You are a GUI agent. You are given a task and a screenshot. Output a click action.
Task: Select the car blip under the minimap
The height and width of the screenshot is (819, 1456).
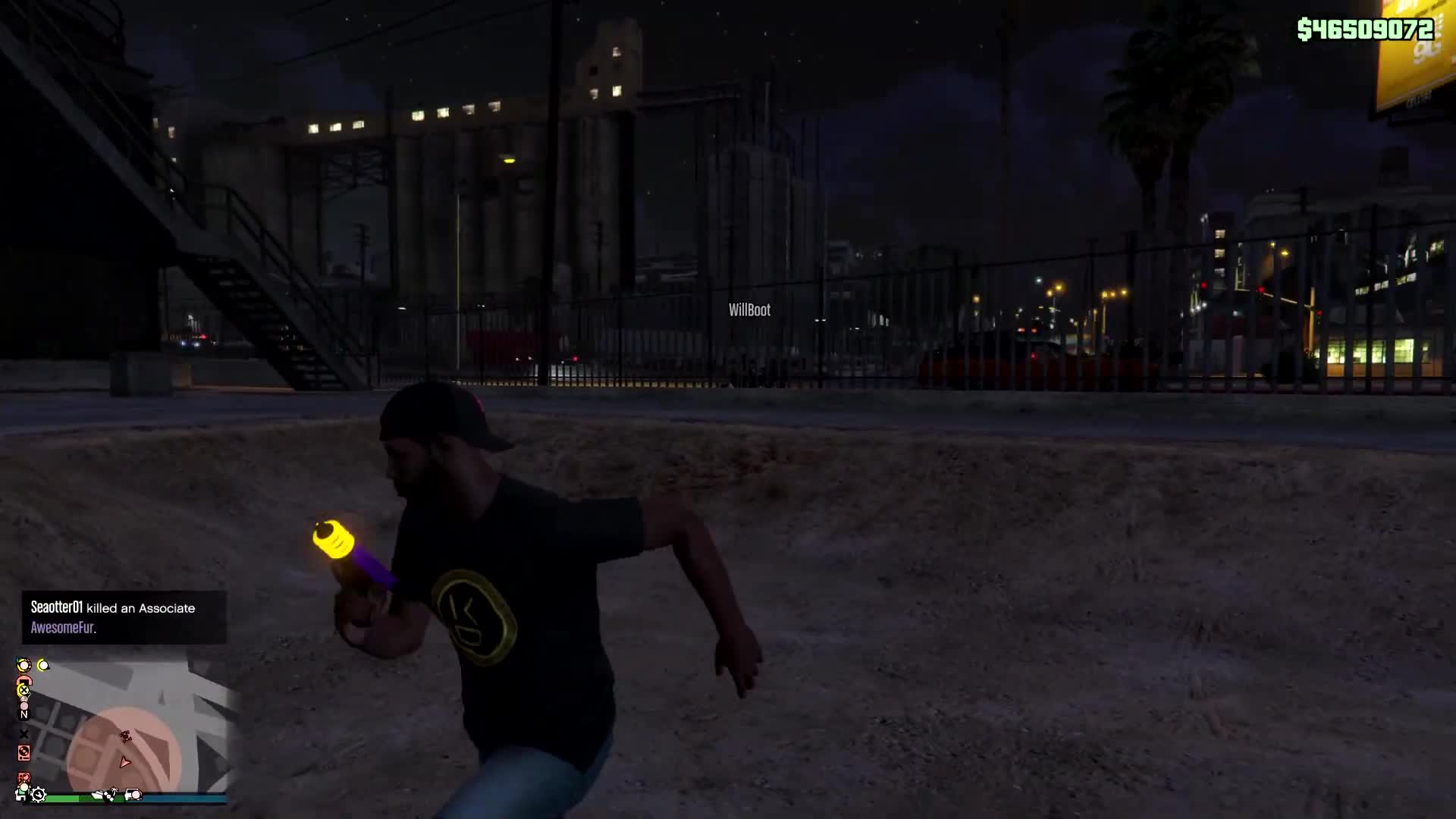133,795
